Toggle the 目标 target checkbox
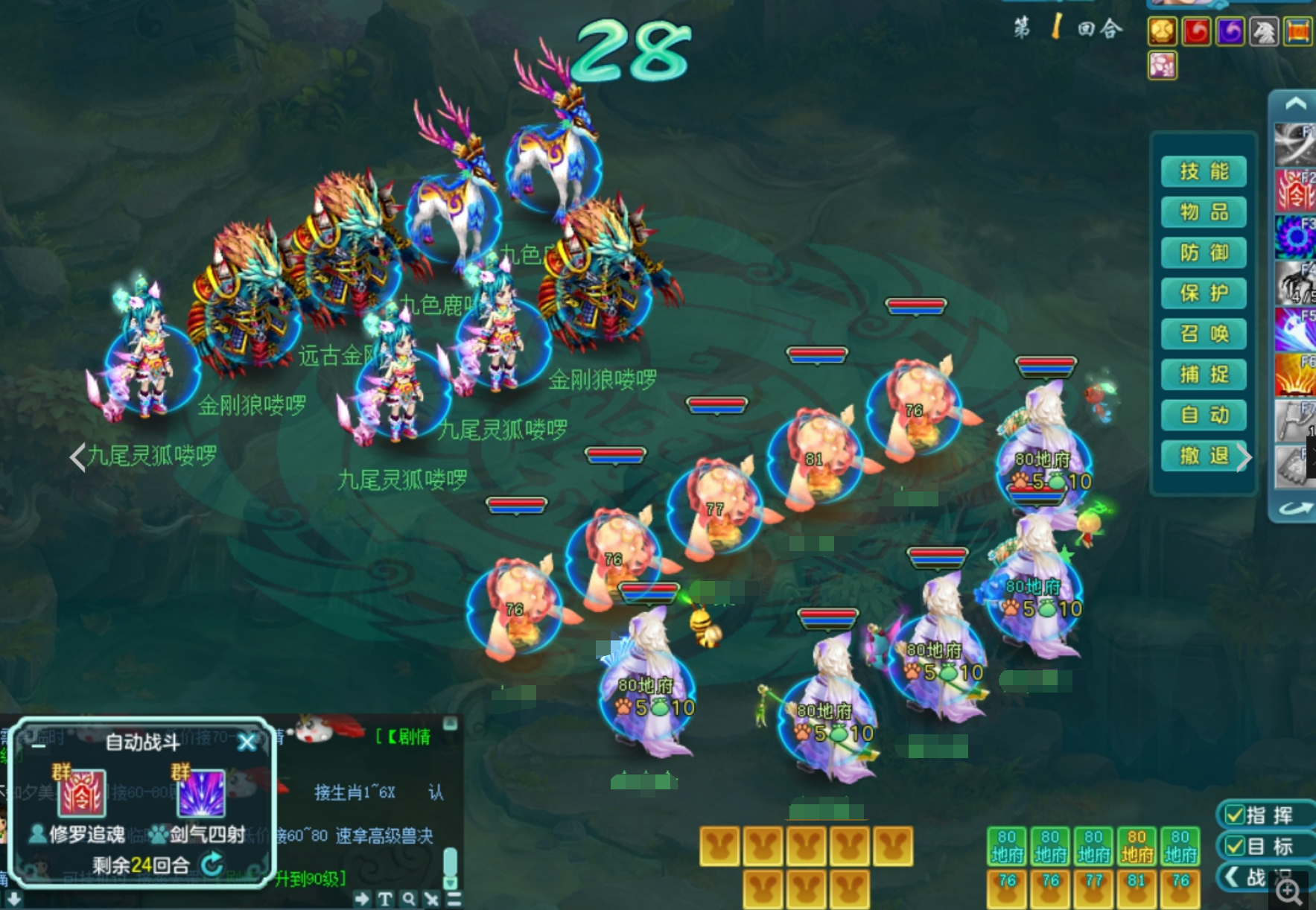1316x910 pixels. click(1235, 847)
